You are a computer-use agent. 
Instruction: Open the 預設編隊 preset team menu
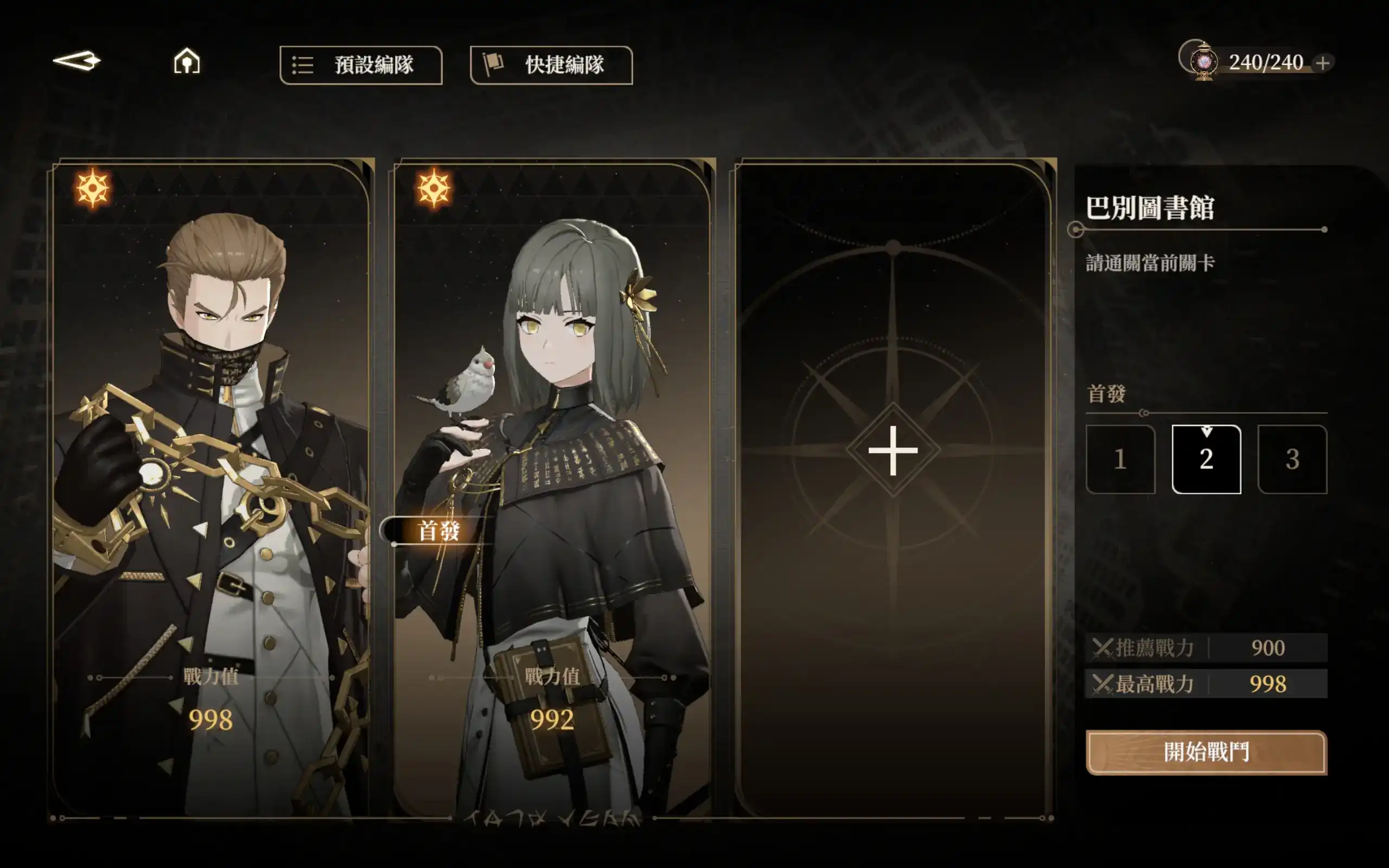coord(361,65)
